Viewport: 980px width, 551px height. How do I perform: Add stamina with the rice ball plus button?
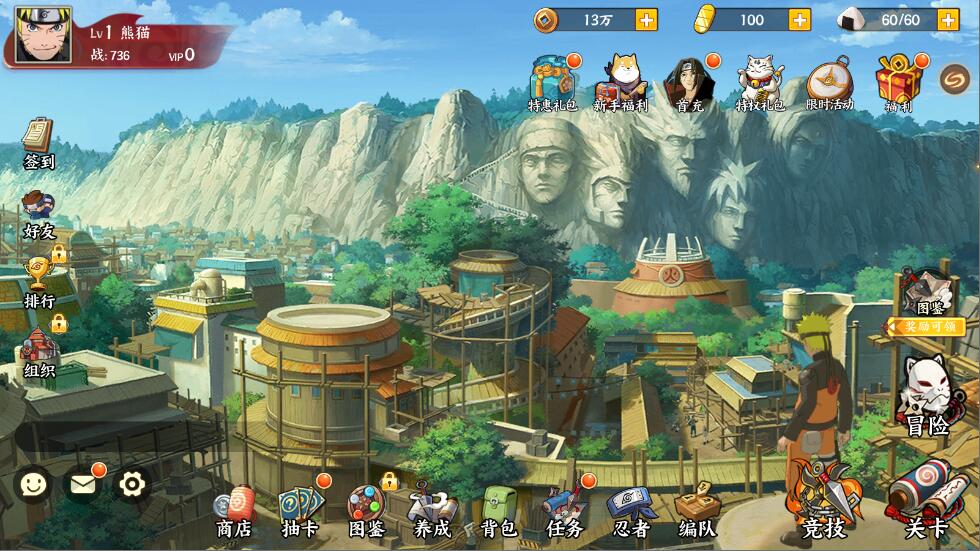click(x=947, y=19)
